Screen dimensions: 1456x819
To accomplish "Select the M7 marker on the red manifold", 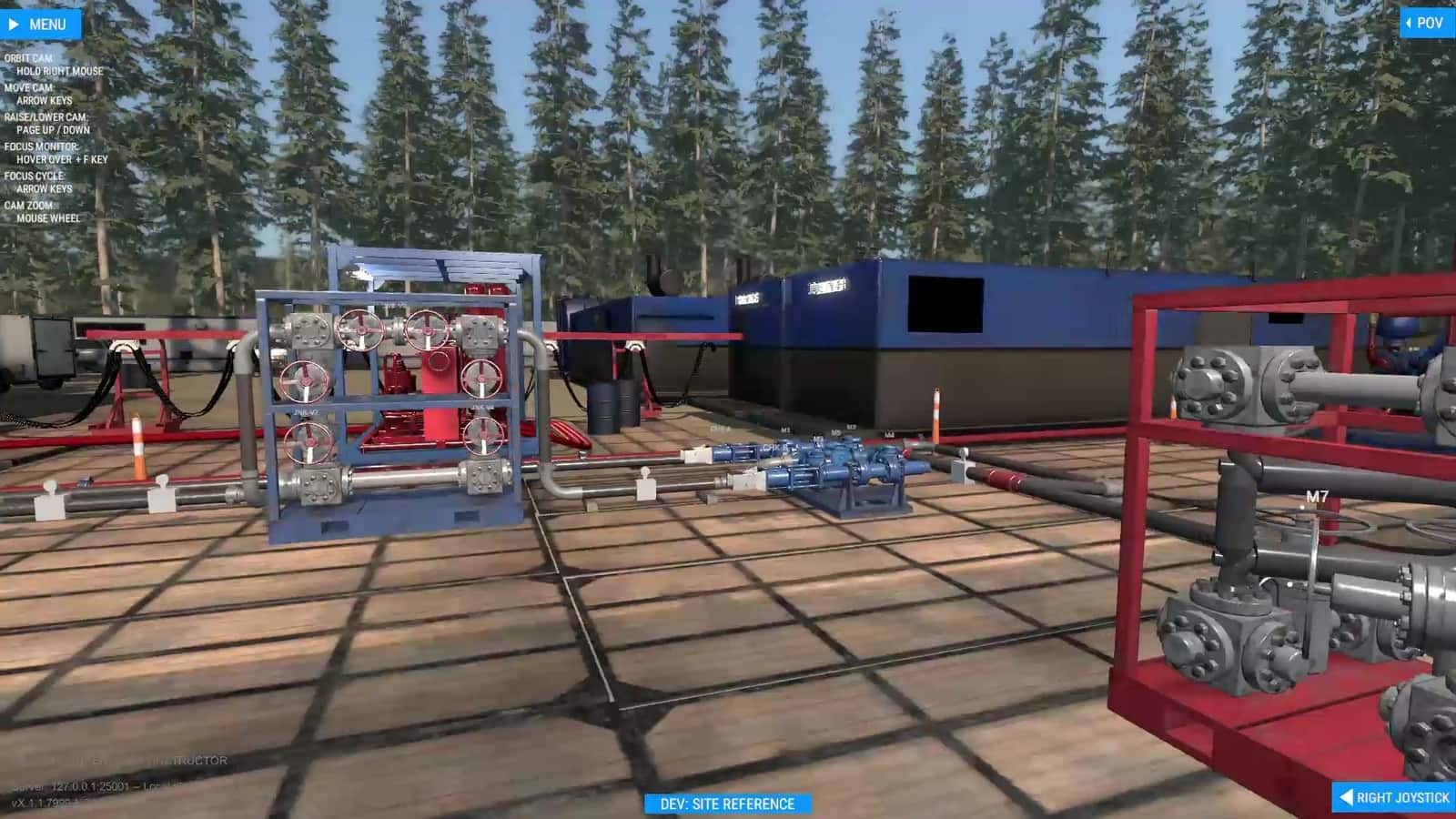I will click(1318, 497).
